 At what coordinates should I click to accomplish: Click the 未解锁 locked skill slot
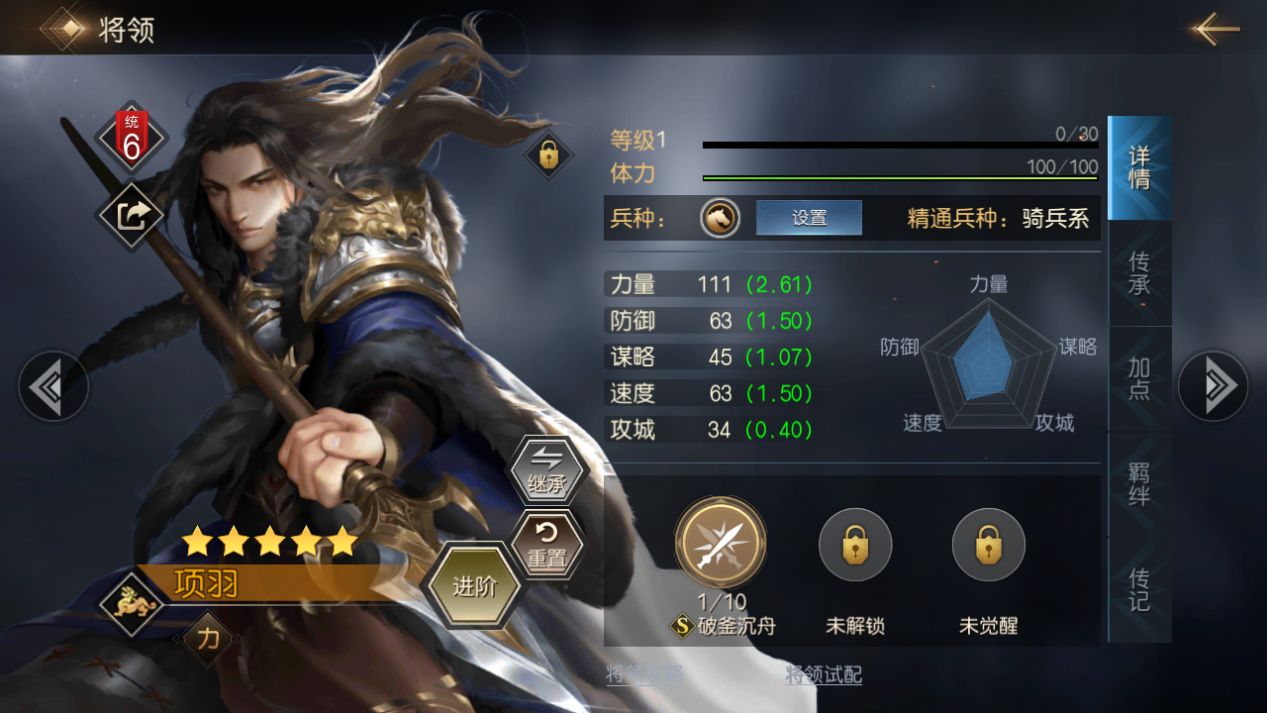(x=855, y=545)
